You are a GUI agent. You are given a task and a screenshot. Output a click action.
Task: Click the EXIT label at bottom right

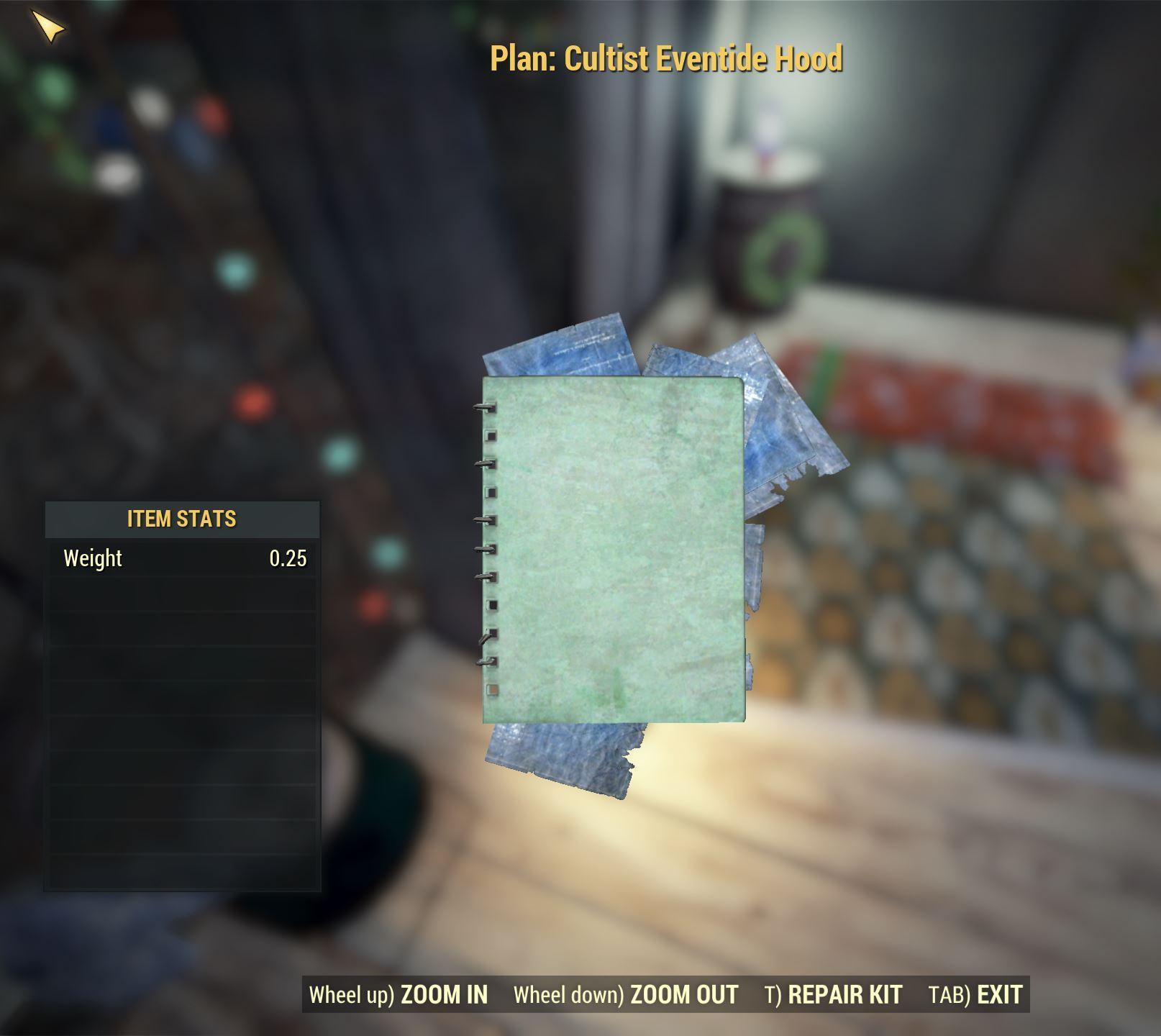[998, 994]
